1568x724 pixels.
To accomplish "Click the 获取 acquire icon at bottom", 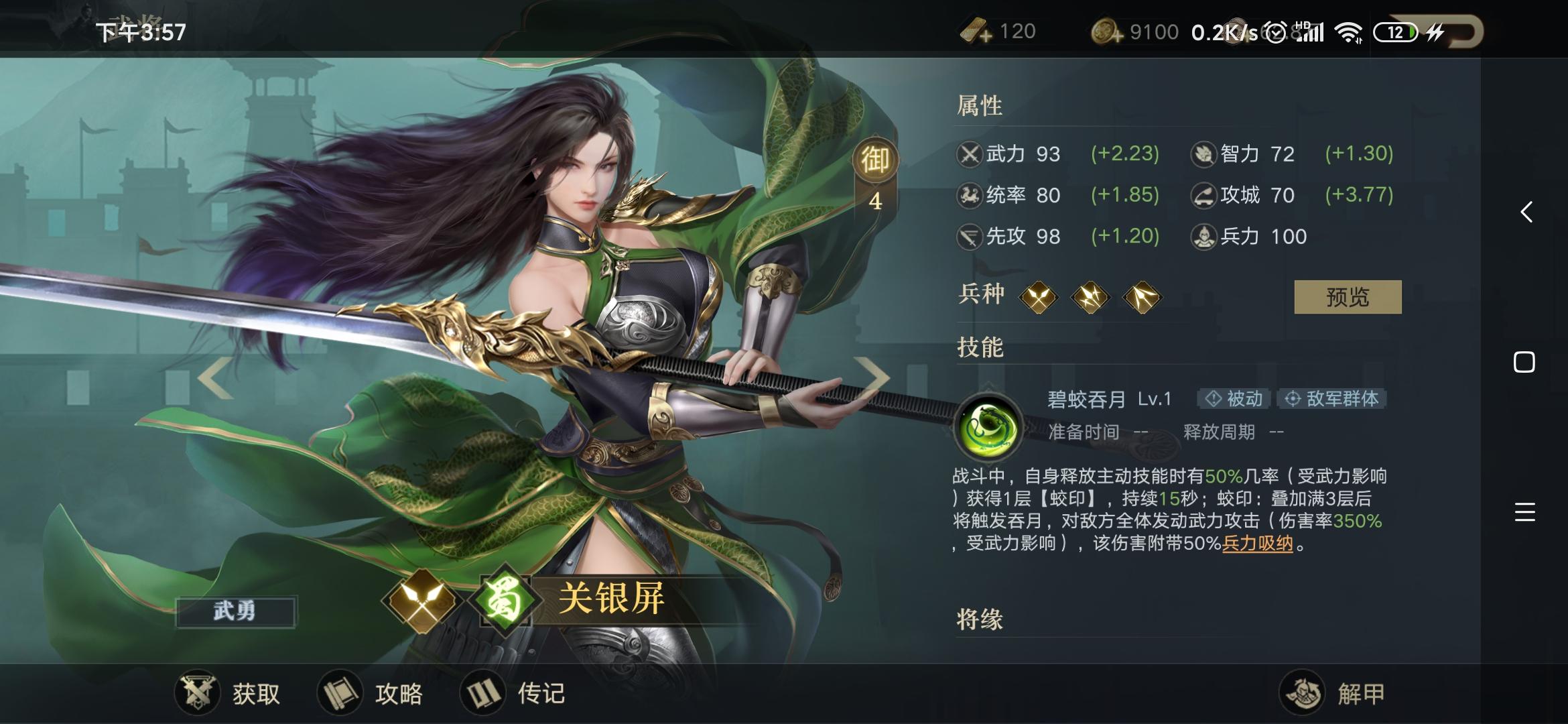I will coord(199,694).
